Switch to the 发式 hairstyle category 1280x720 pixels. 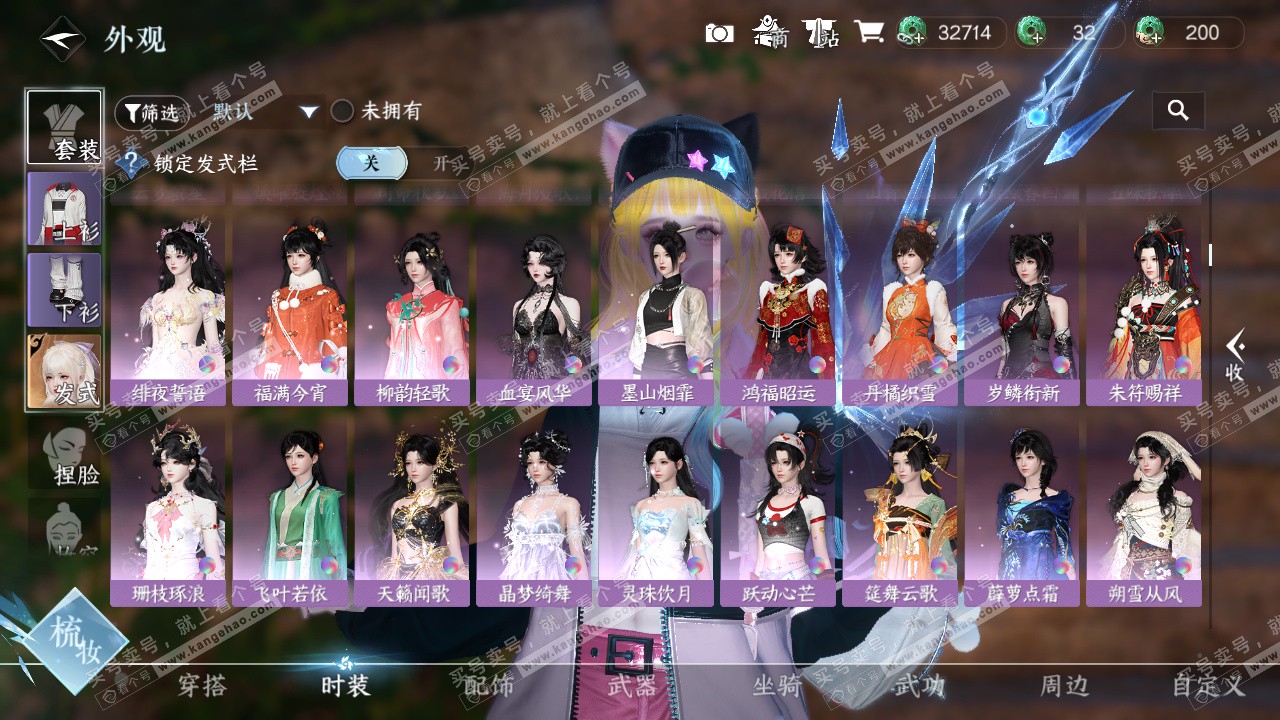pos(64,370)
